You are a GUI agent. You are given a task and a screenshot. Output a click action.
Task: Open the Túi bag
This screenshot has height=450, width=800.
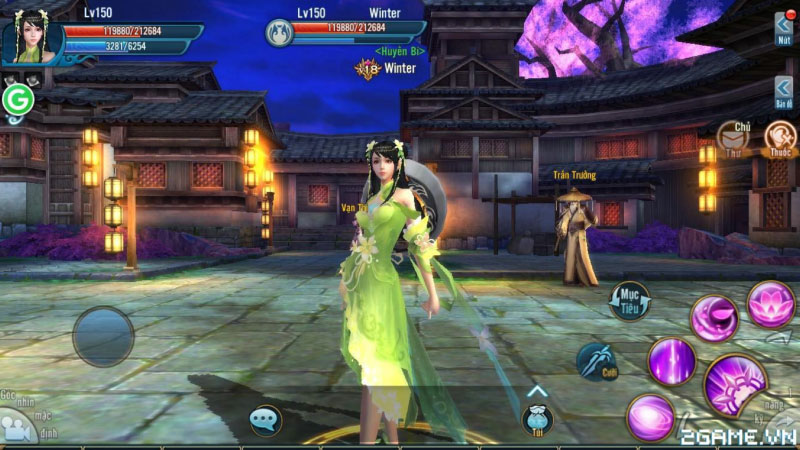[537, 419]
